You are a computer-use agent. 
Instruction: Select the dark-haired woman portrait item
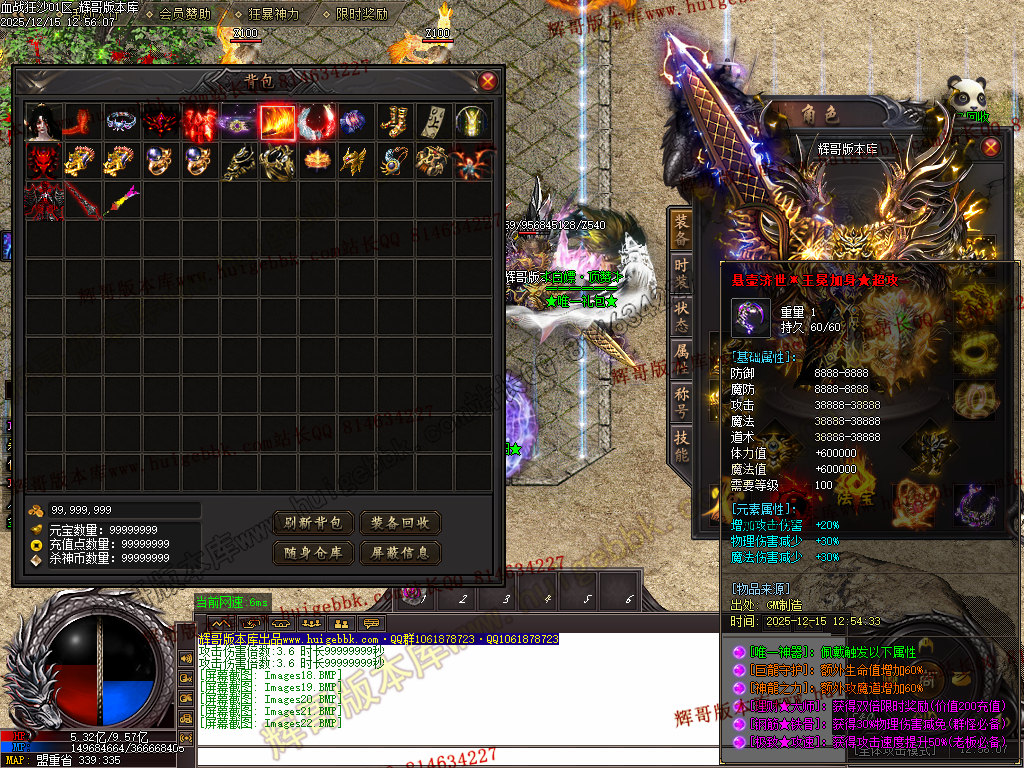(x=43, y=123)
